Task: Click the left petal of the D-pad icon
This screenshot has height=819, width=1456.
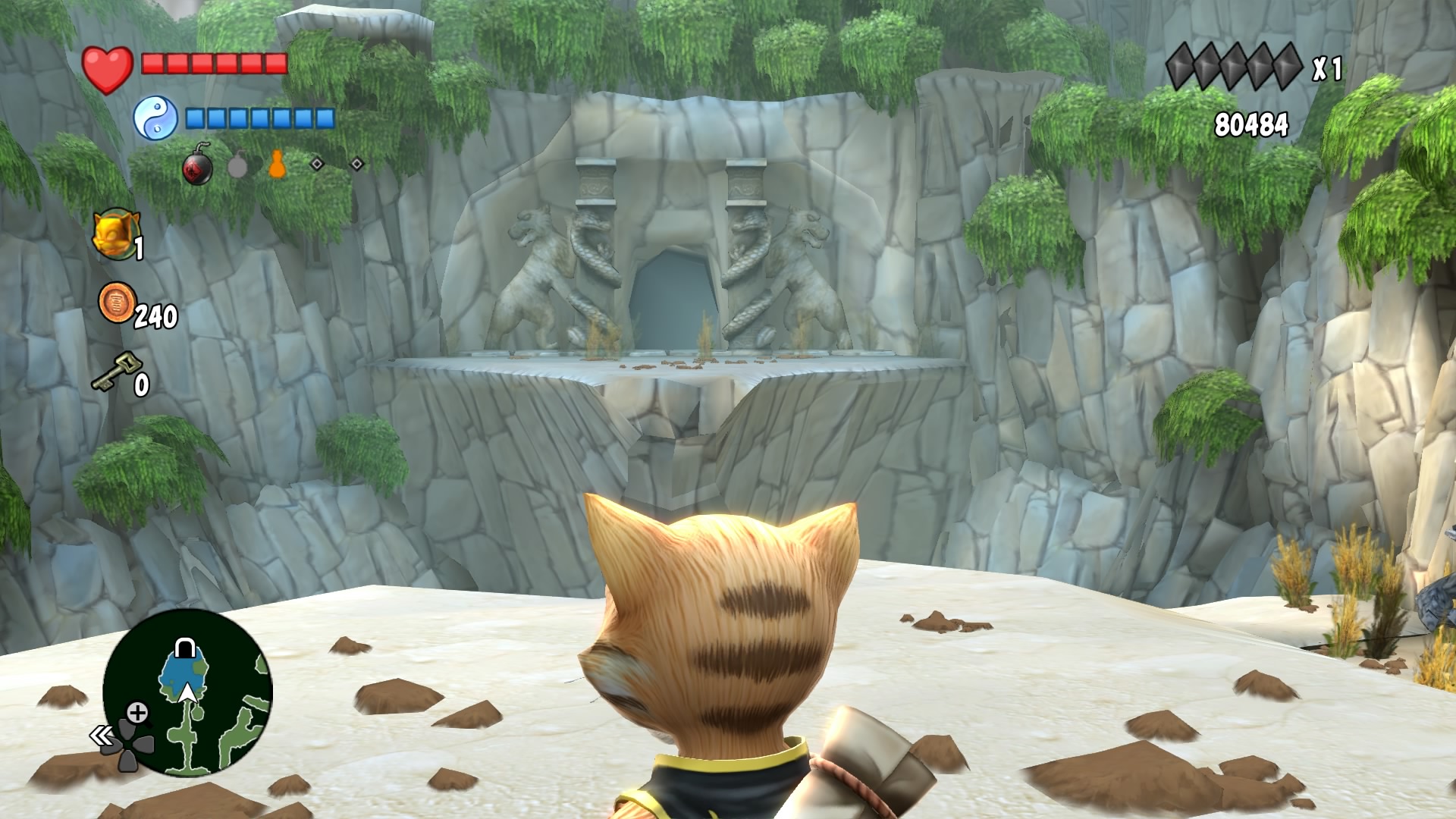Action: pos(111,745)
